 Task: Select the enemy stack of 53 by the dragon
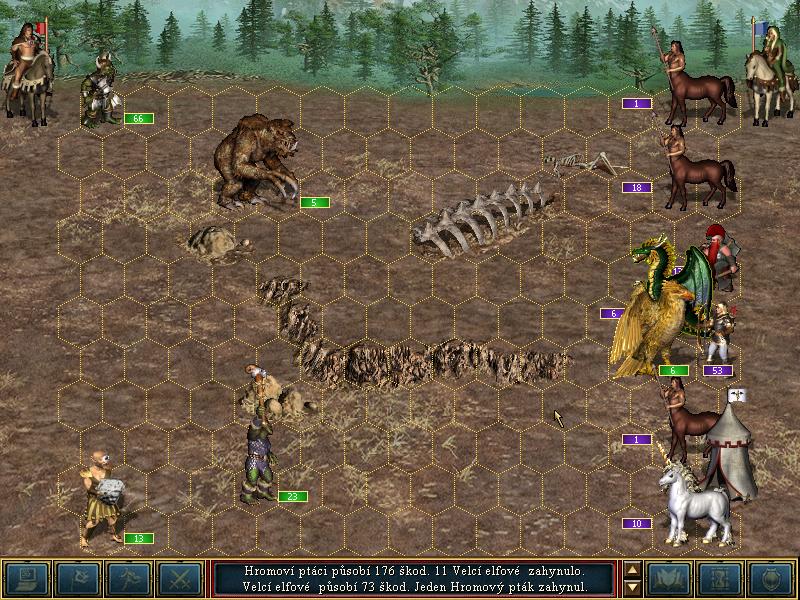719,340
